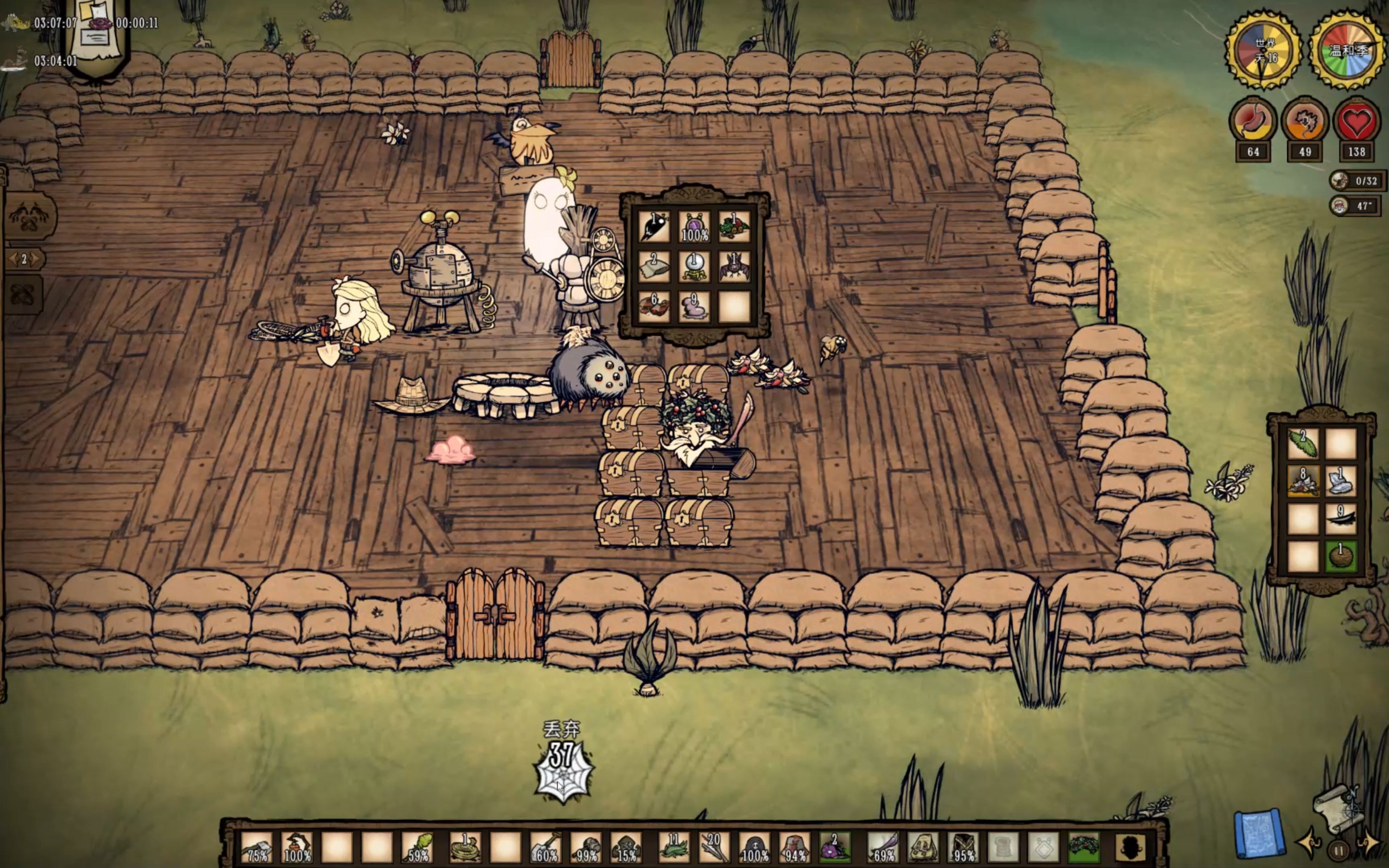Select the equipped wreath head slot
This screenshot has height=868, width=1389.
click(x=1084, y=848)
